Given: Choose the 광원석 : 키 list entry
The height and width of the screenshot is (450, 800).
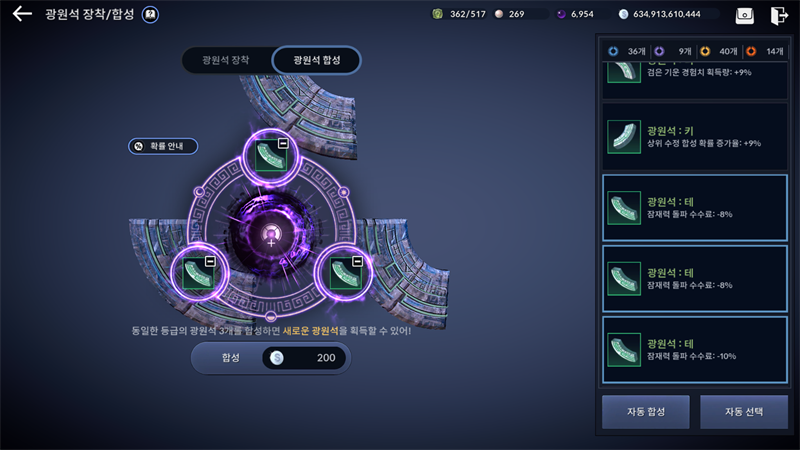Looking at the screenshot, I should 694,137.
